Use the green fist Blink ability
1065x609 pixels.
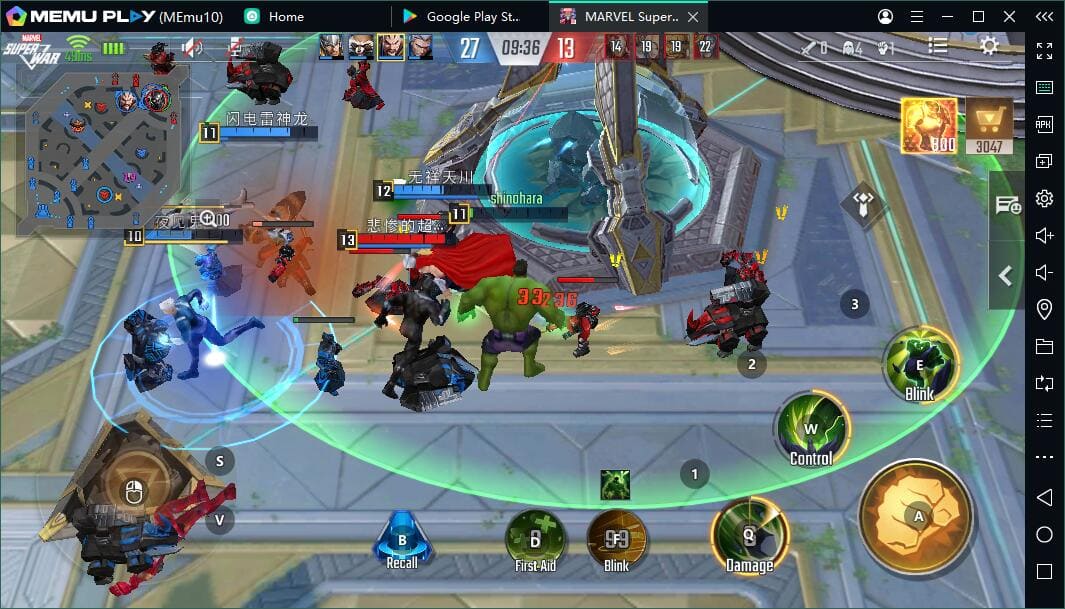pos(920,365)
